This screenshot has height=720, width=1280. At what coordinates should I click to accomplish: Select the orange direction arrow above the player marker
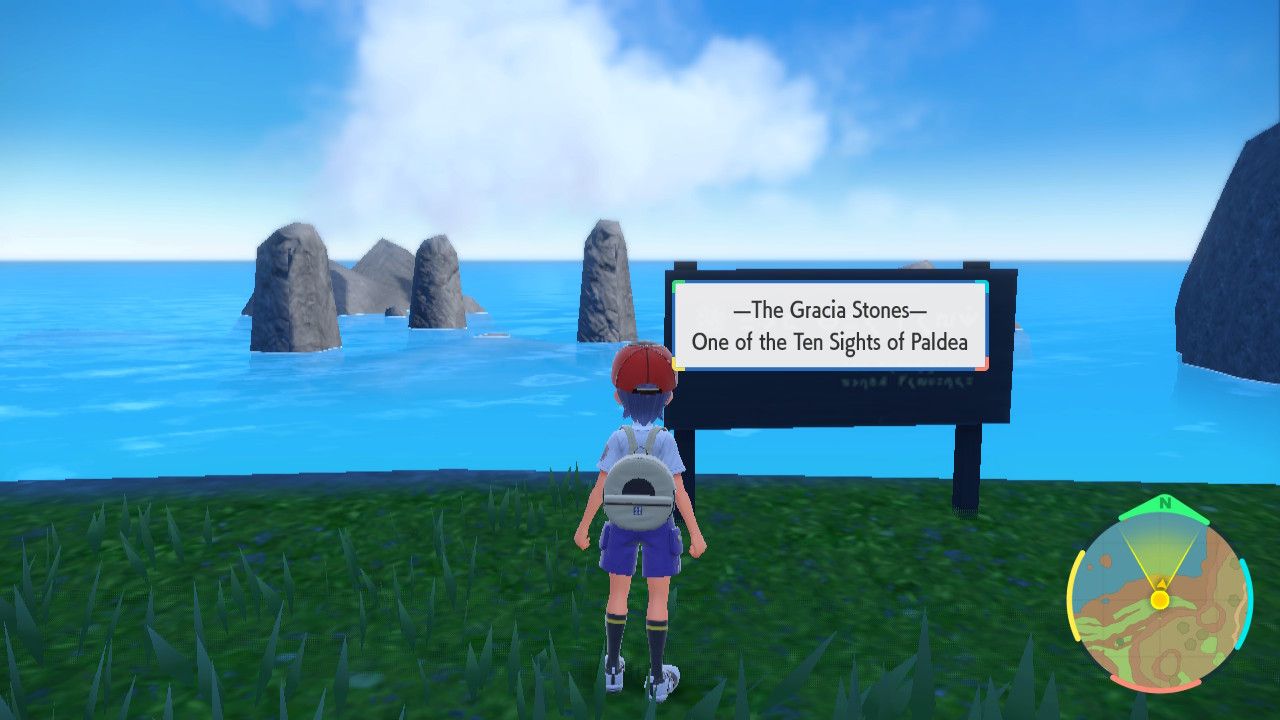(1161, 583)
